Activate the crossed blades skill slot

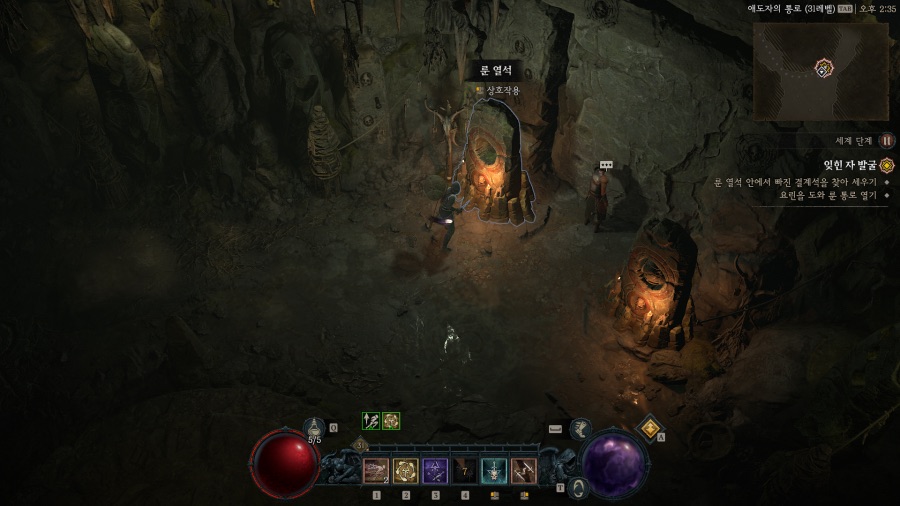[523, 470]
